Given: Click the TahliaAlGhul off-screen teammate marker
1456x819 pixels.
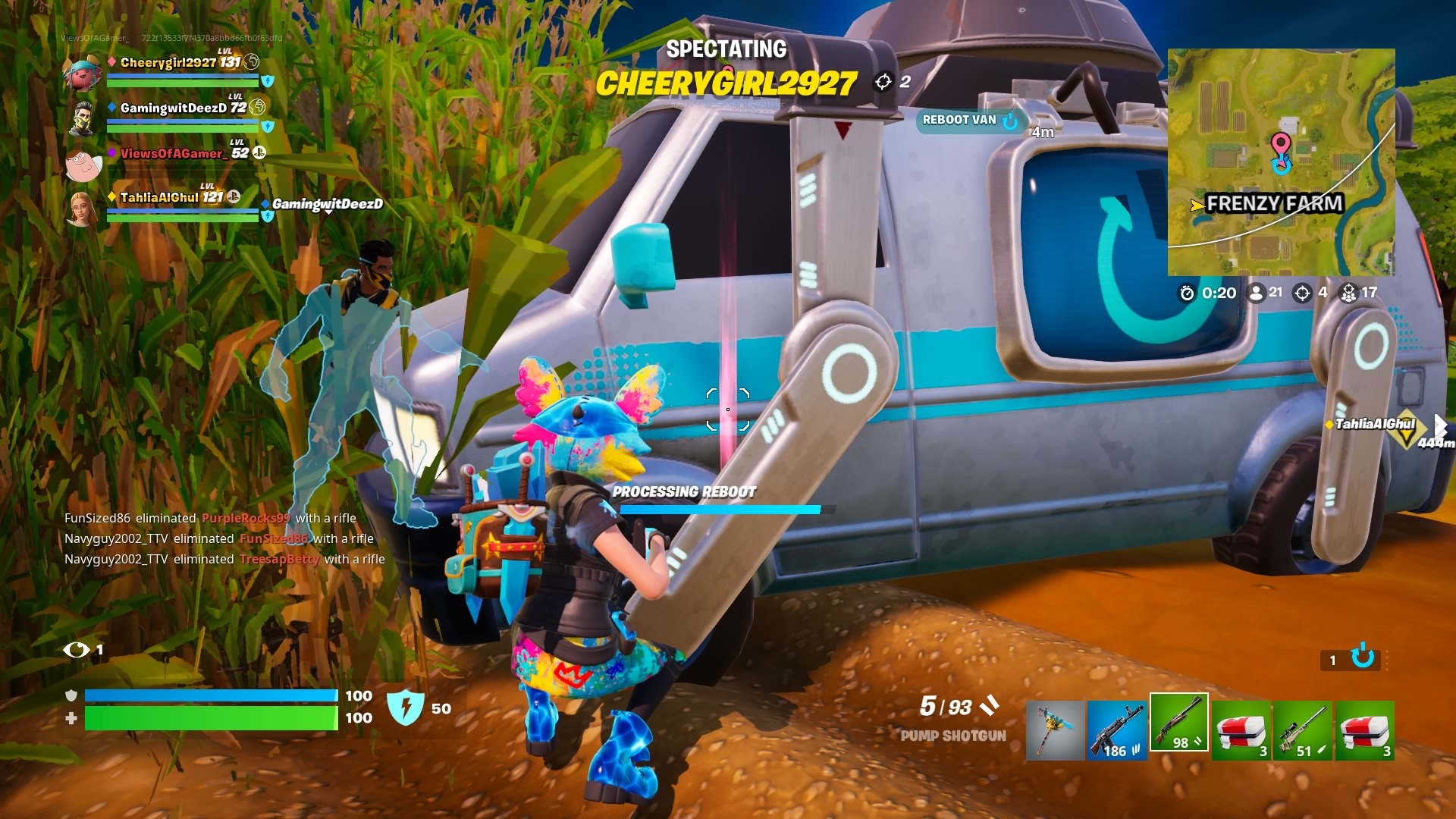Looking at the screenshot, I should pyautogui.click(x=1374, y=425).
